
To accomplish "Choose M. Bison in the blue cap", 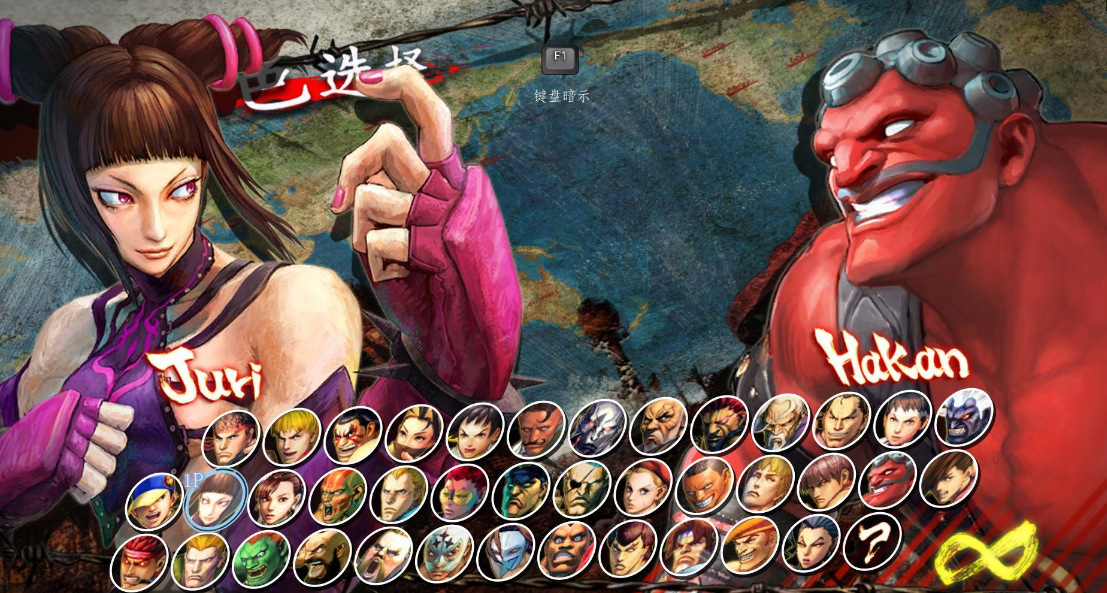I will (x=520, y=490).
